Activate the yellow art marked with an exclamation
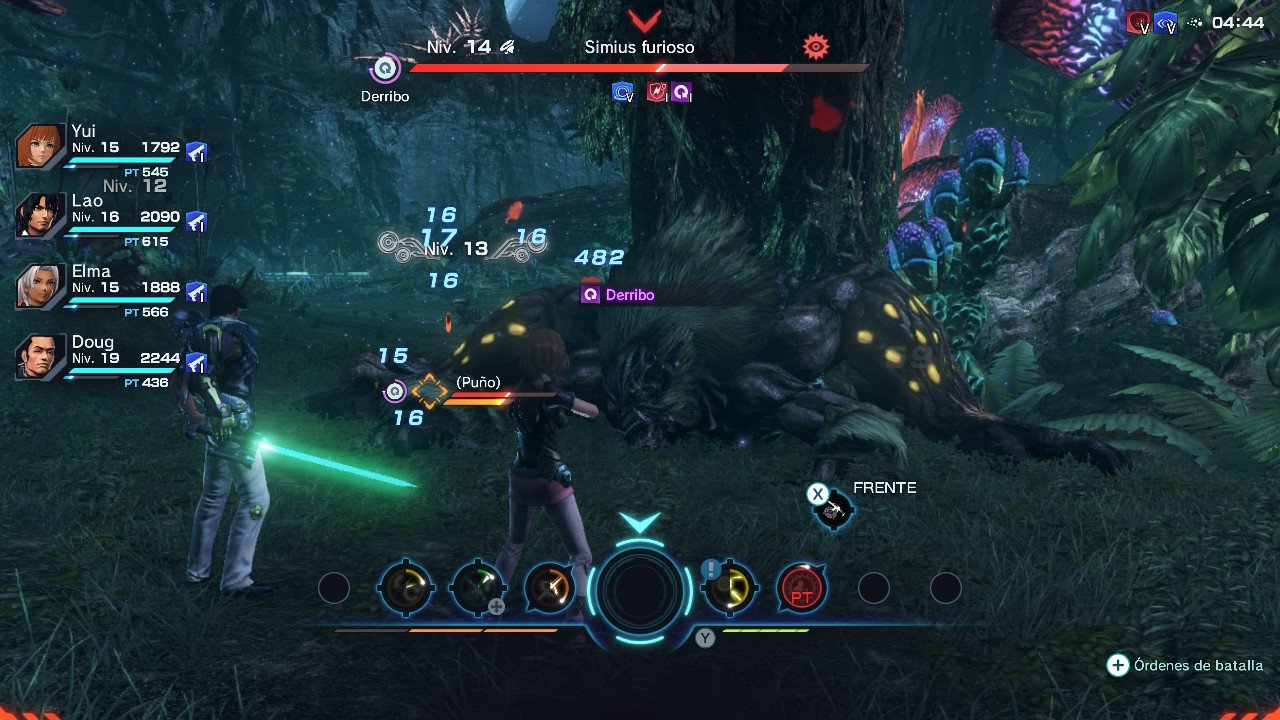This screenshot has width=1280, height=720. click(729, 586)
